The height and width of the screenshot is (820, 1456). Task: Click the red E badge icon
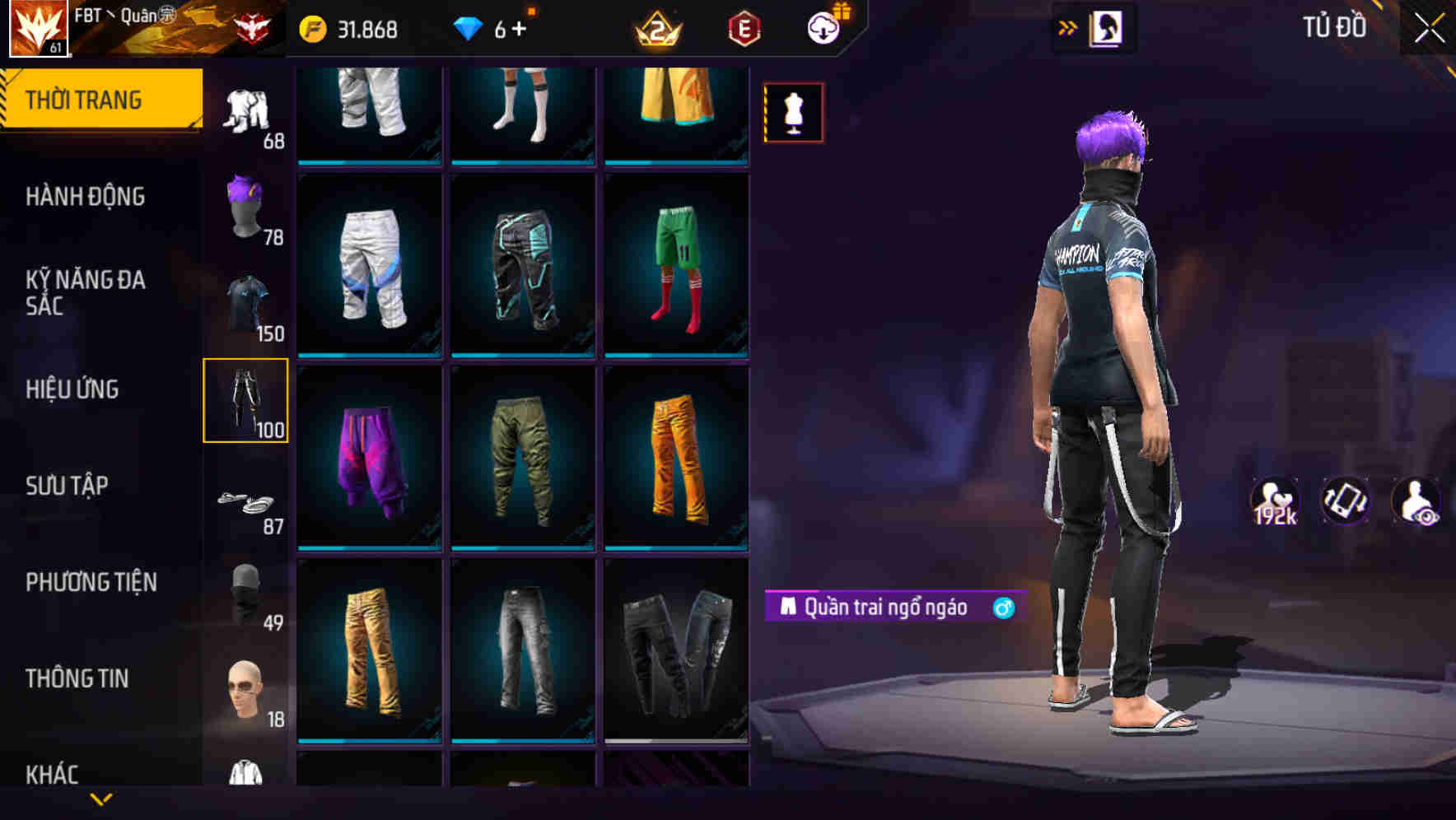pos(741,26)
